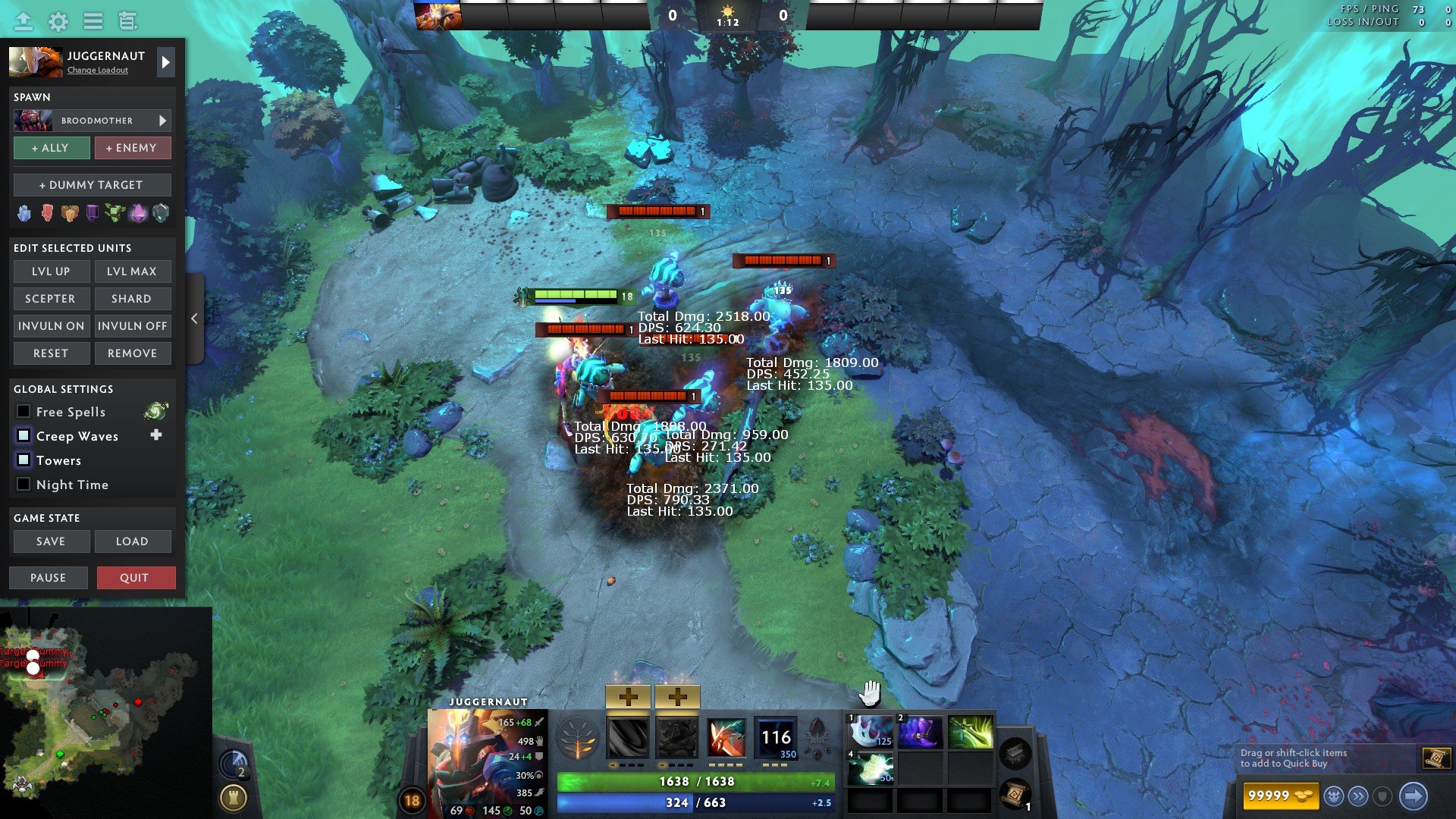Viewport: 1456px width, 819px height.
Task: Max out level with LVL MAX
Action: click(x=132, y=271)
